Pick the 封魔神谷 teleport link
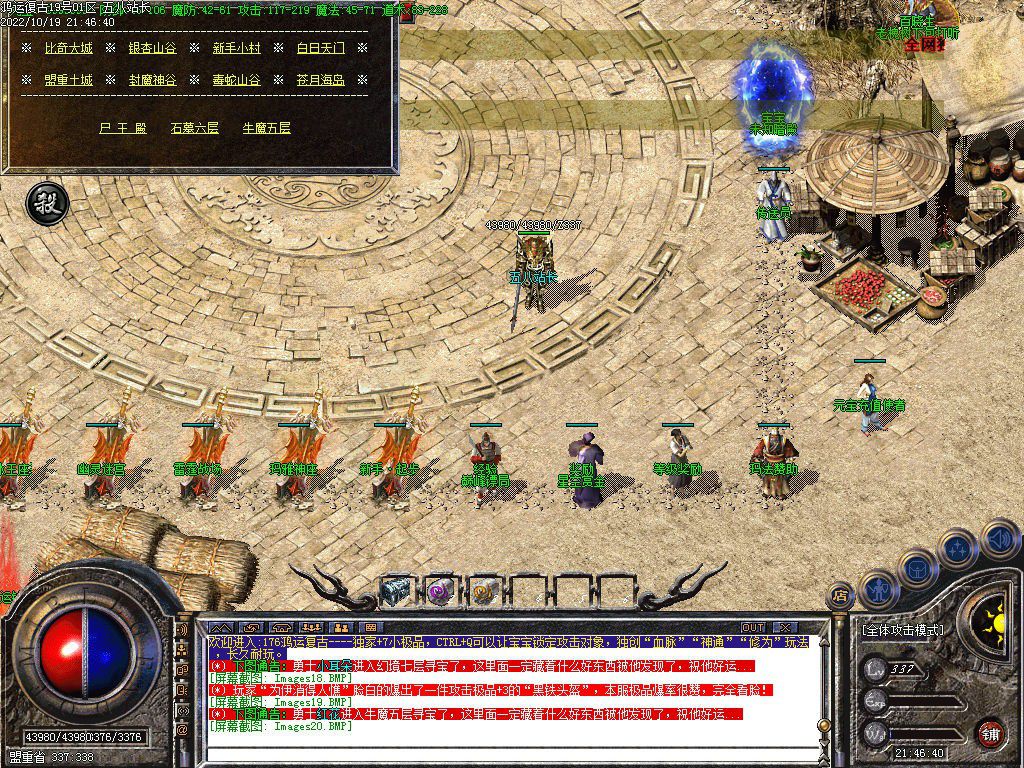Screen dimensions: 1024x768 click(x=152, y=80)
